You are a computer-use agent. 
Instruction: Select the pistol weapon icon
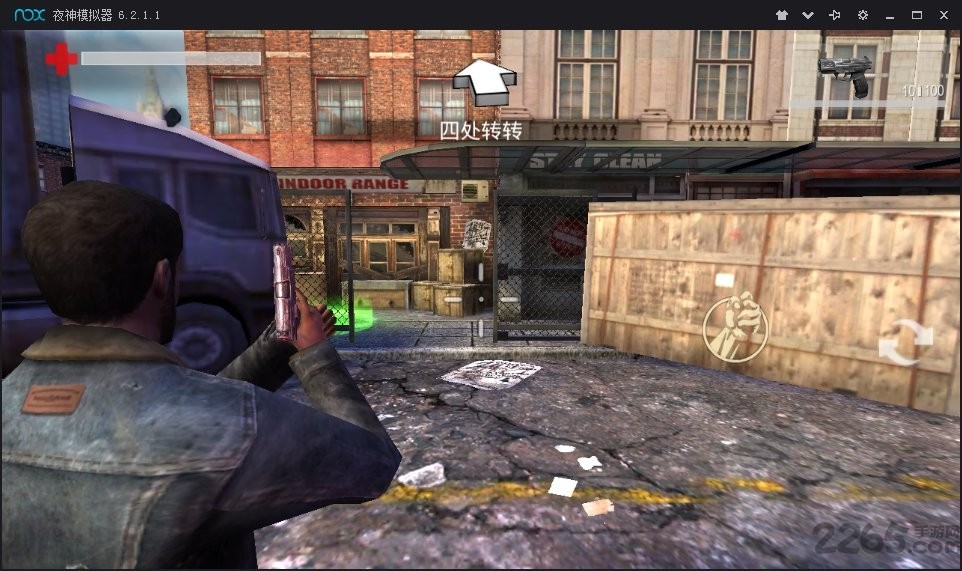click(x=845, y=73)
